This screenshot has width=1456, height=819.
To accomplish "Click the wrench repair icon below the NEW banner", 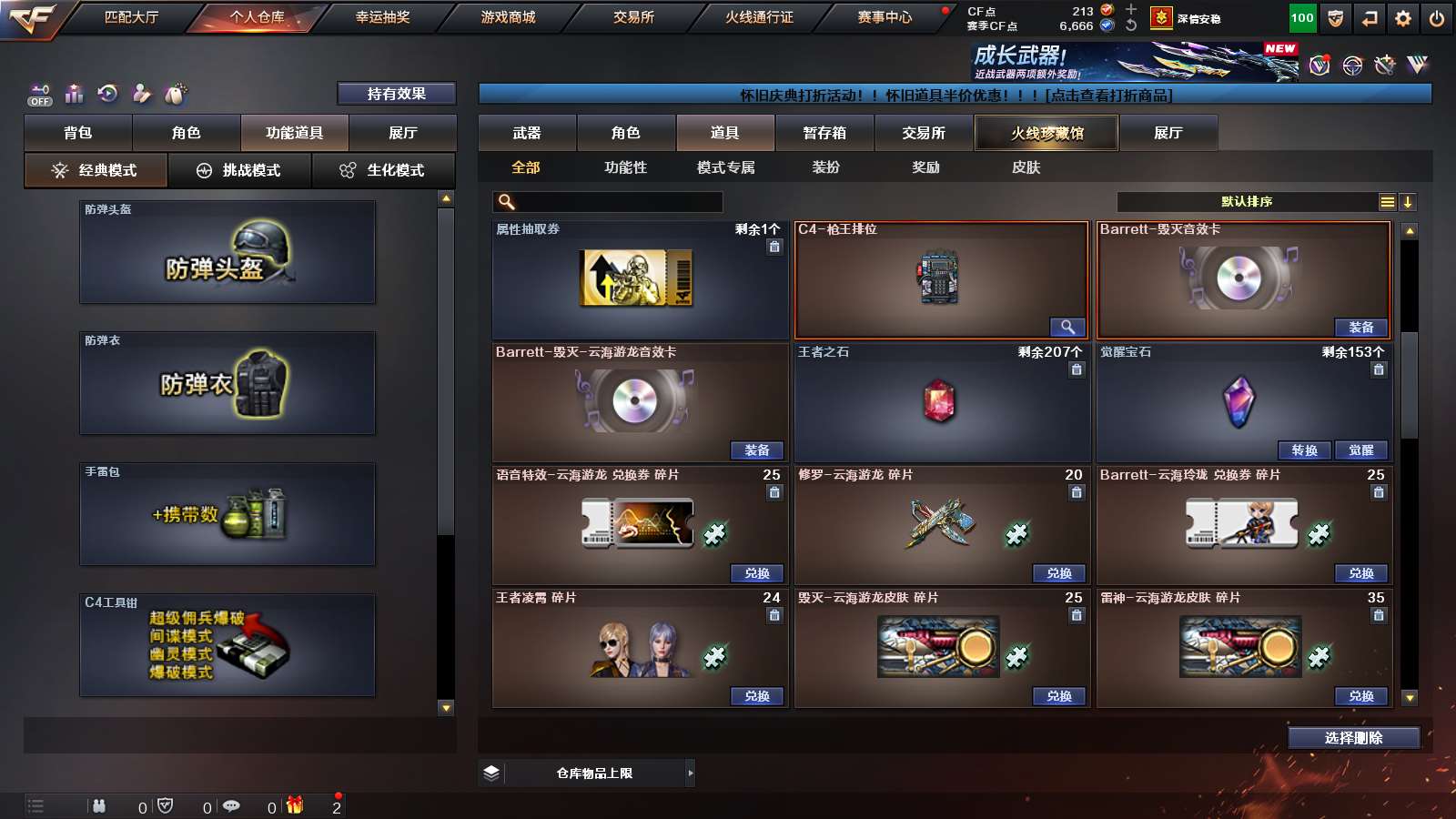I will (x=1385, y=66).
